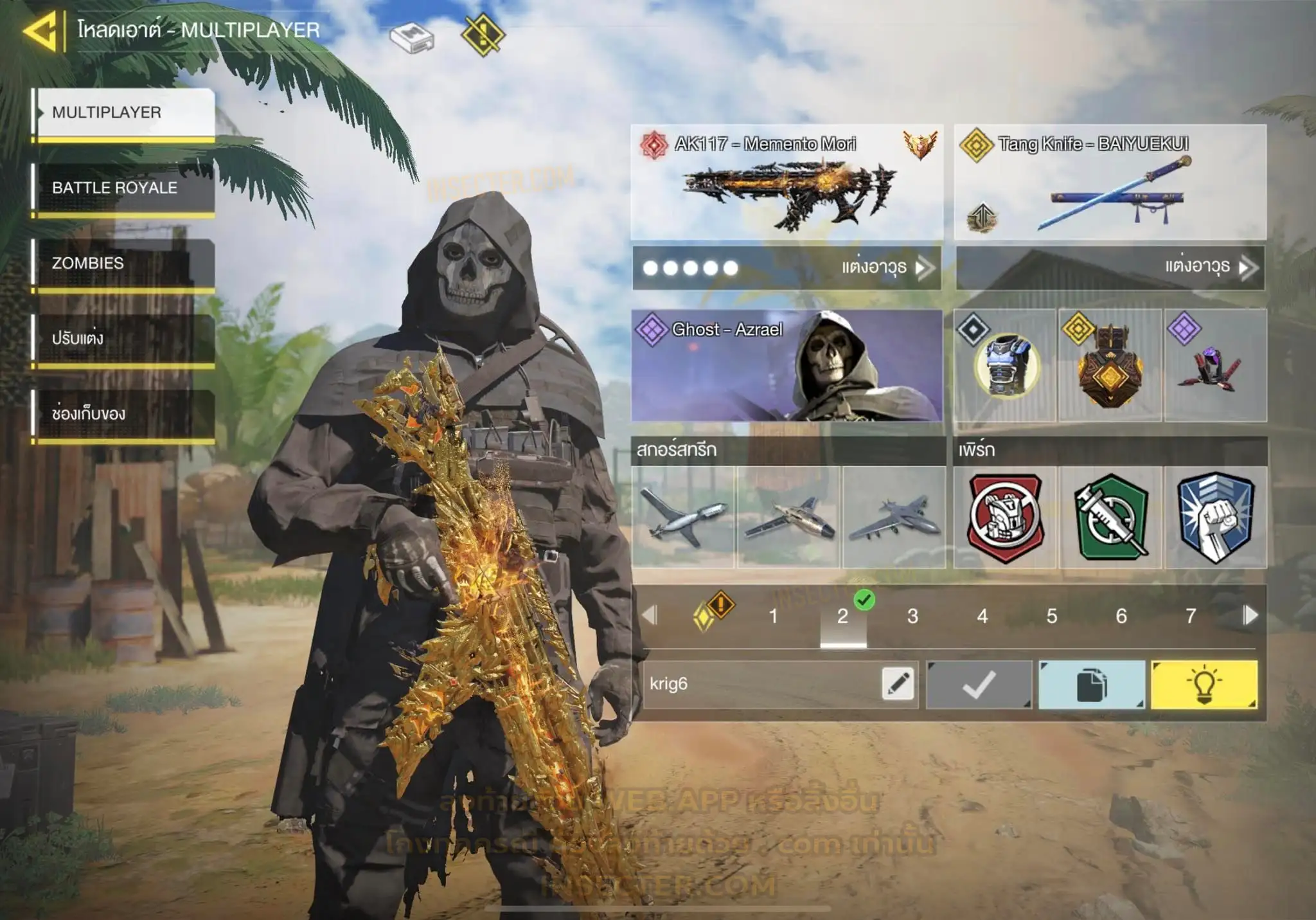Switch to loadout slot 3
This screenshot has height=920, width=1316.
(912, 617)
